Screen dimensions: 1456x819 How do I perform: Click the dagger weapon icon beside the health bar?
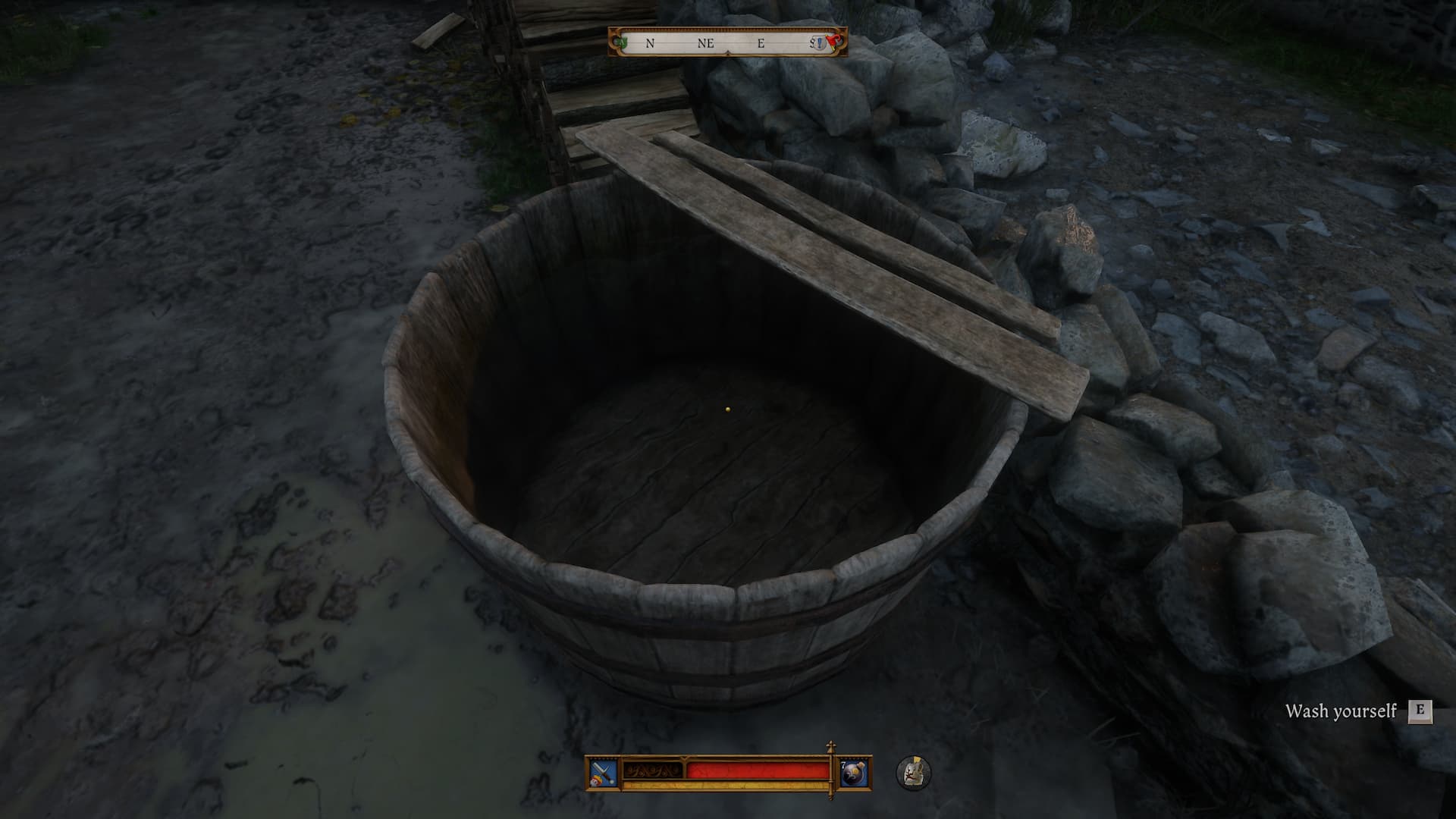click(603, 772)
